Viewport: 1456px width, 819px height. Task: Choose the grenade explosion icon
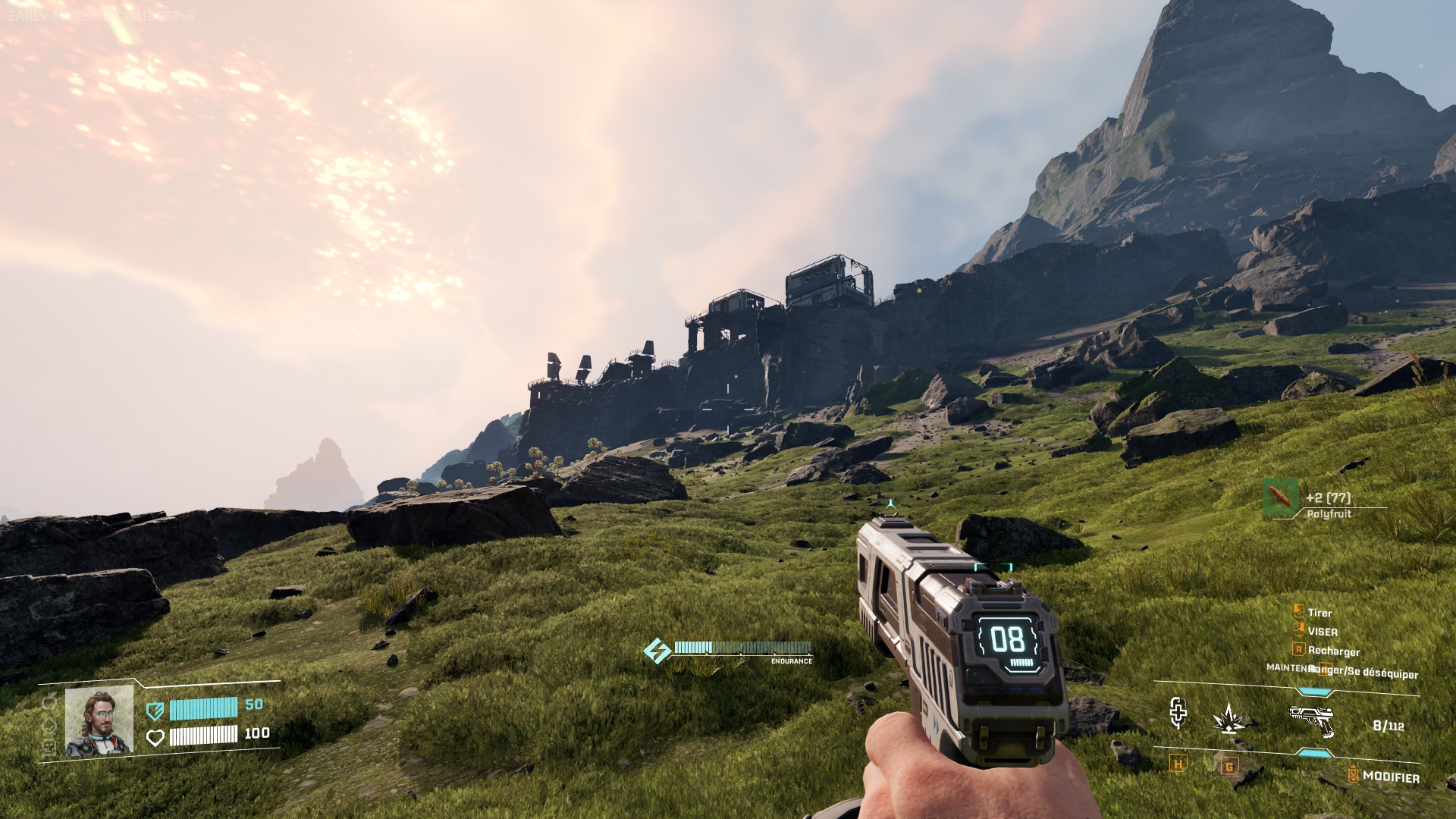[1228, 717]
